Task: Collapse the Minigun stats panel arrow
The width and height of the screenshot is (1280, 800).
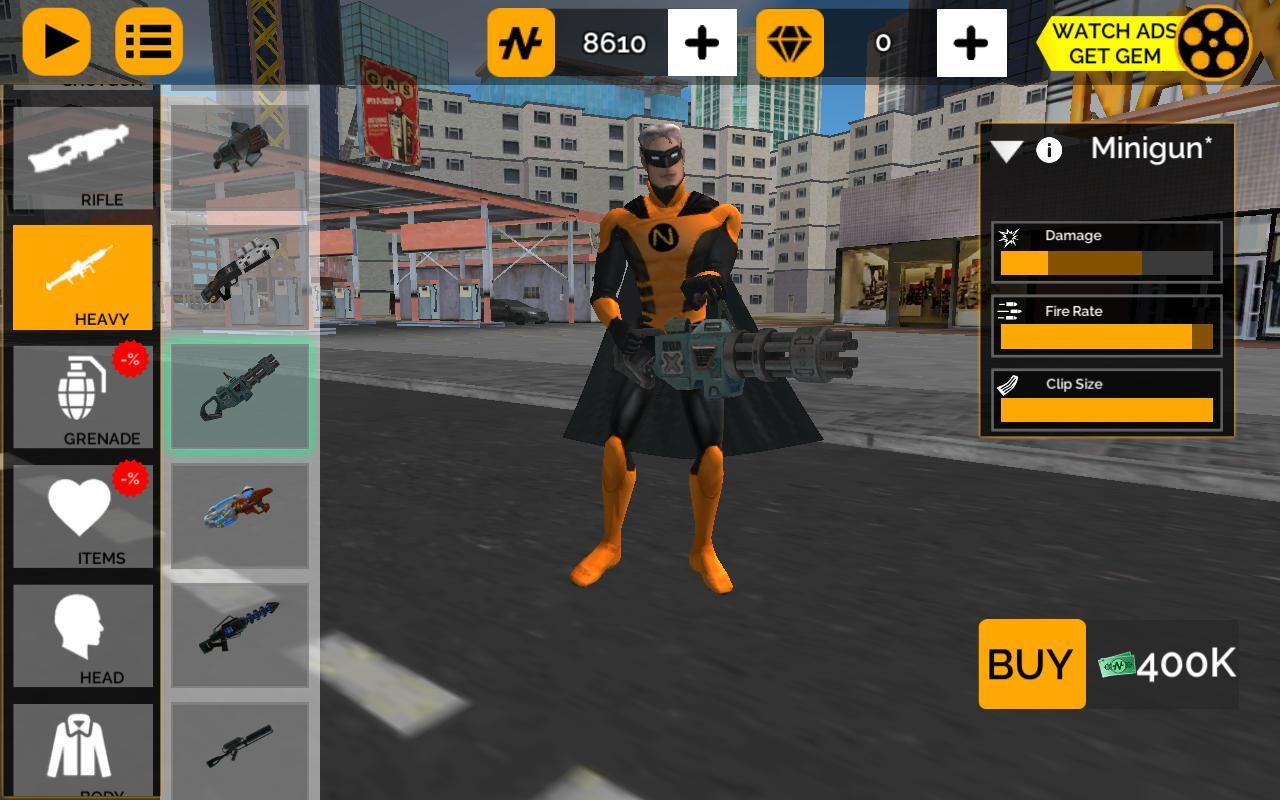Action: [x=1005, y=151]
